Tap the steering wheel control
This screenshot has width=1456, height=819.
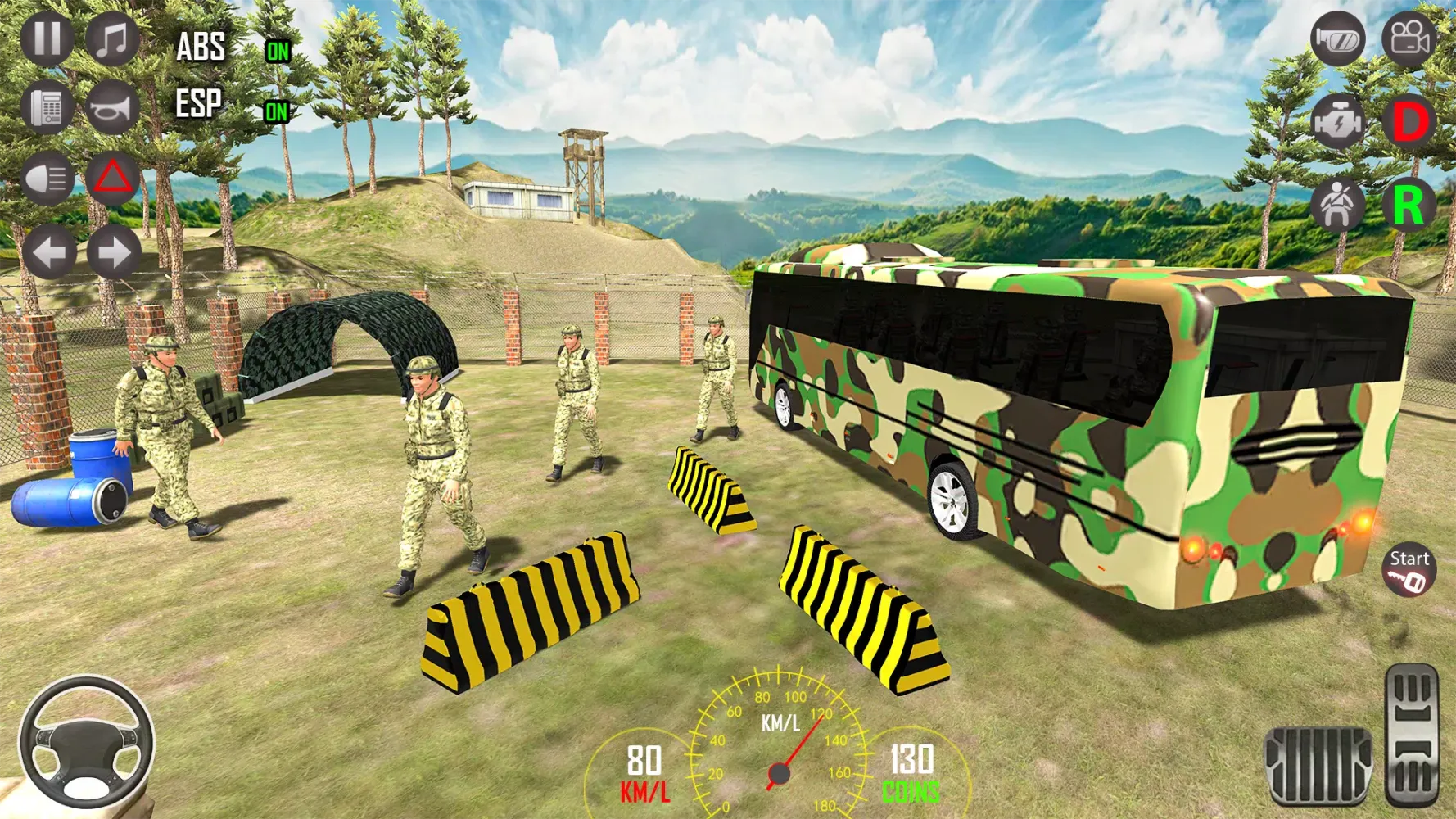(86, 743)
